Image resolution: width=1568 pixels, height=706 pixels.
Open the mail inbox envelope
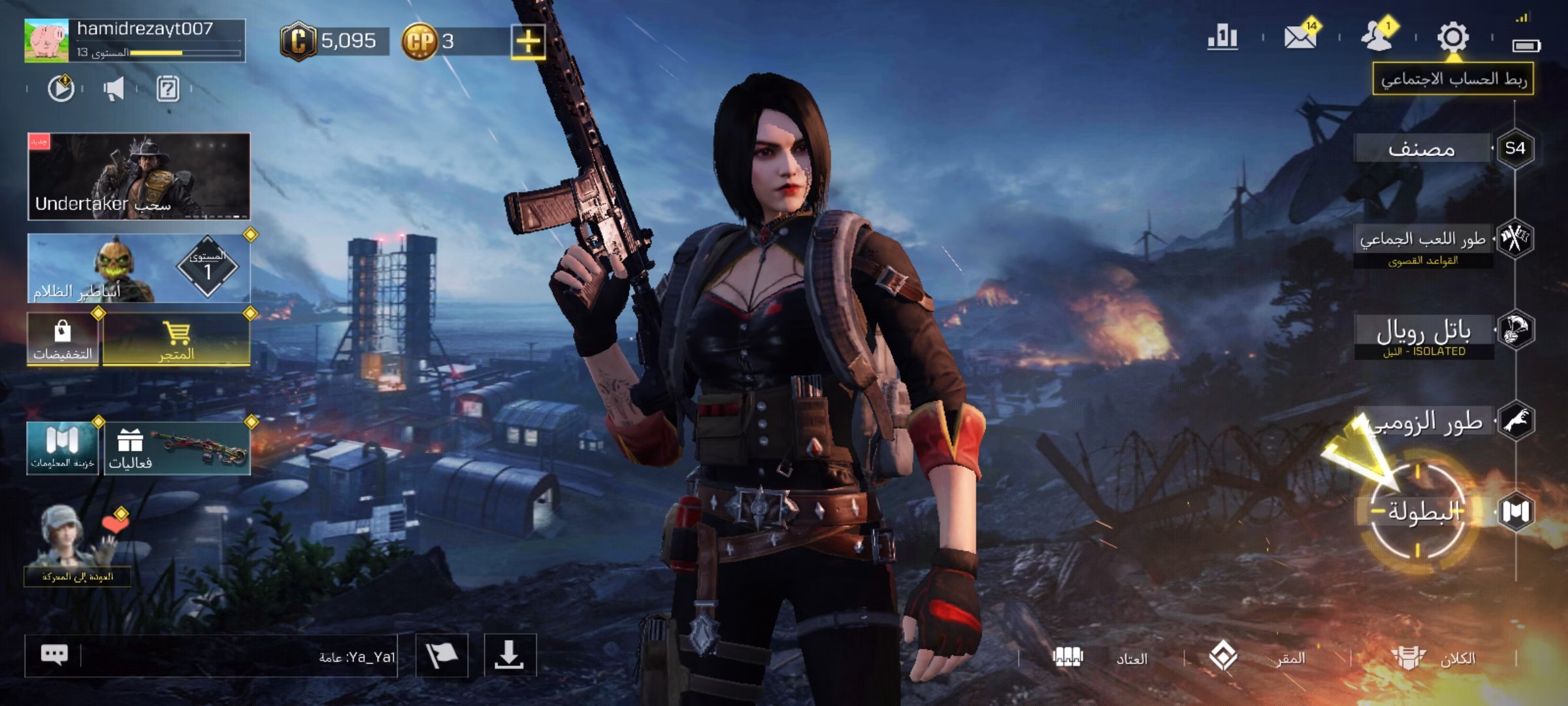coord(1300,38)
